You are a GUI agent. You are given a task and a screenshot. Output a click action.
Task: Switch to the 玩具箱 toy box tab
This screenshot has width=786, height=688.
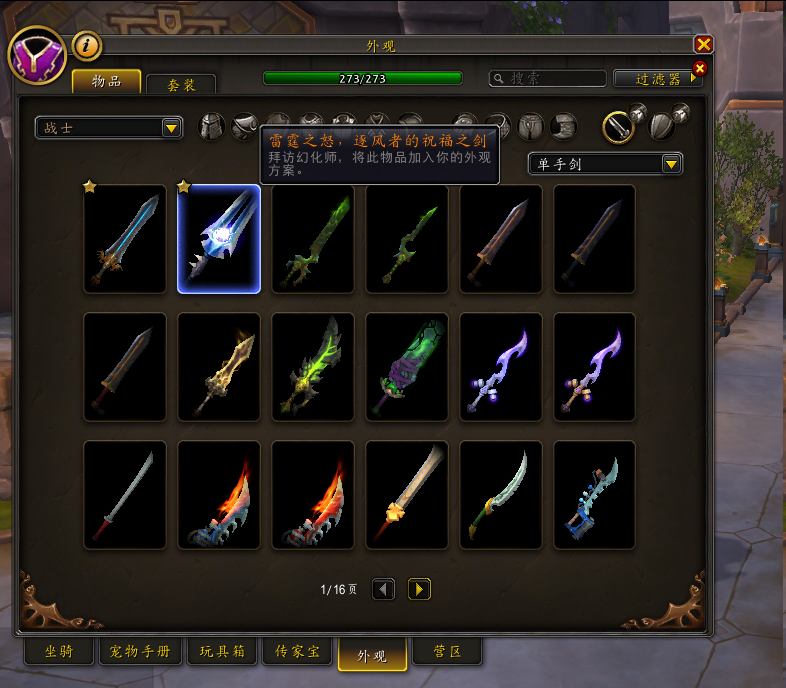pos(221,652)
